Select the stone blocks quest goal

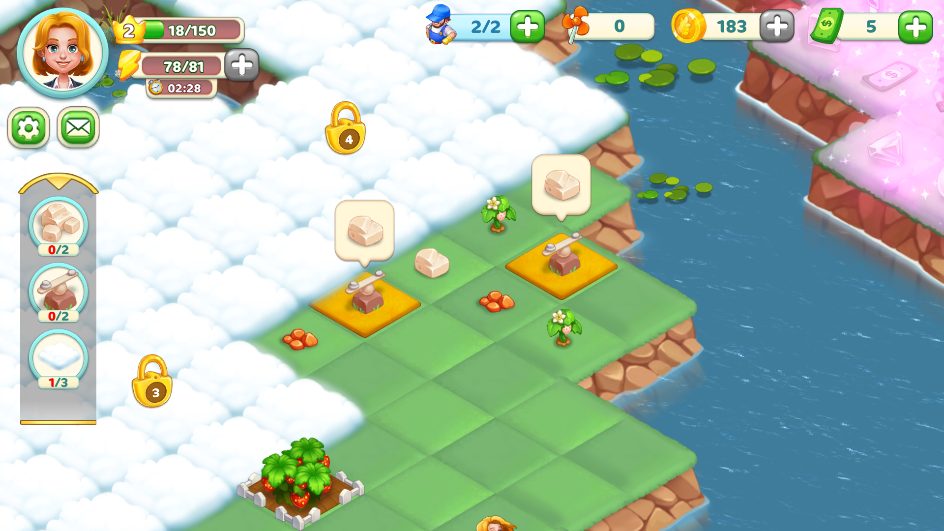click(x=58, y=223)
